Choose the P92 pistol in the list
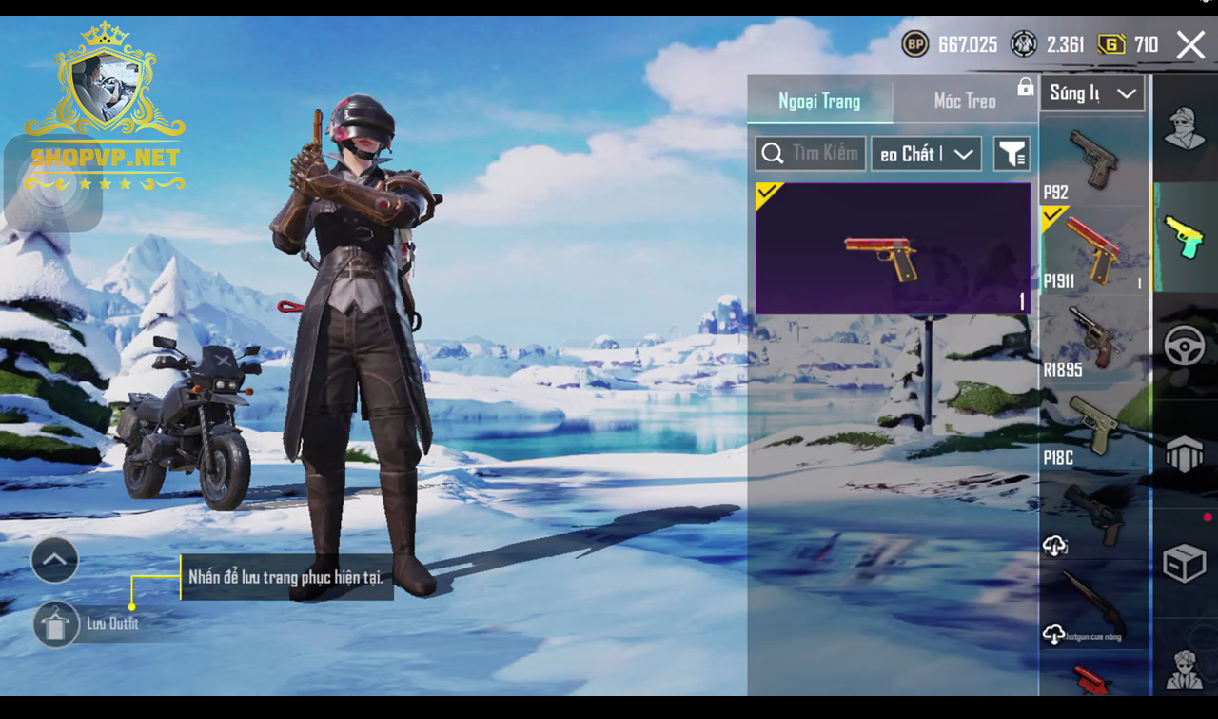Viewport: 1218px width, 719px height. click(x=1094, y=161)
